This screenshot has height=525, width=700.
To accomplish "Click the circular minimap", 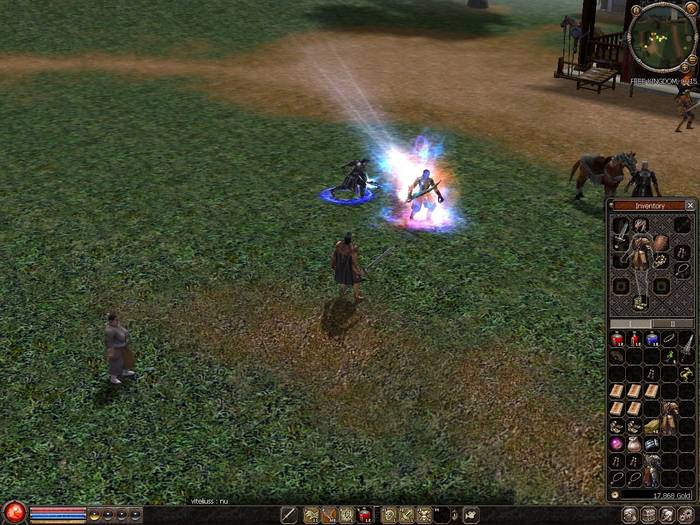I will (660, 37).
